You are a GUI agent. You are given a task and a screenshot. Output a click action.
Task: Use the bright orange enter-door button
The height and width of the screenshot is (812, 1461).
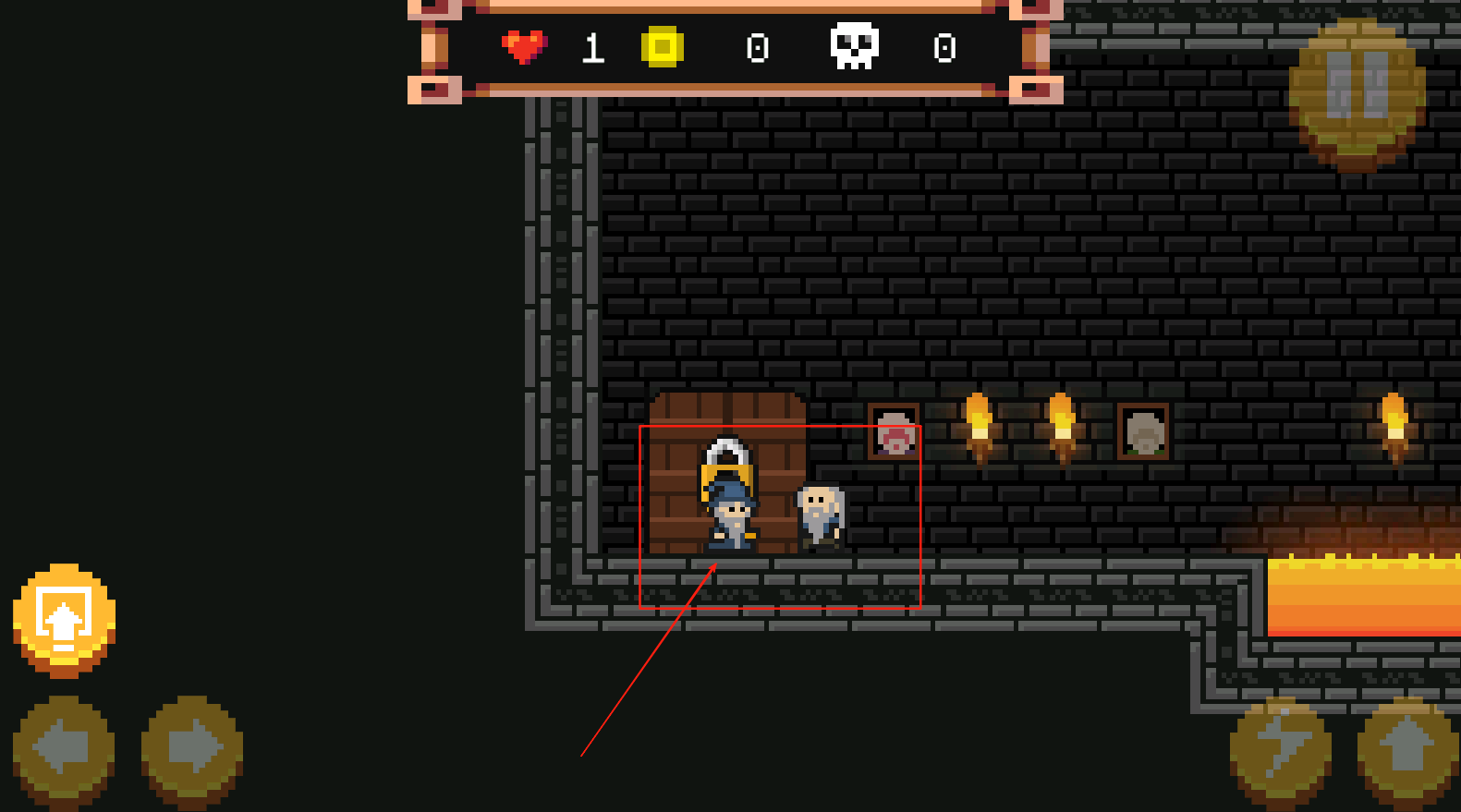point(64,617)
